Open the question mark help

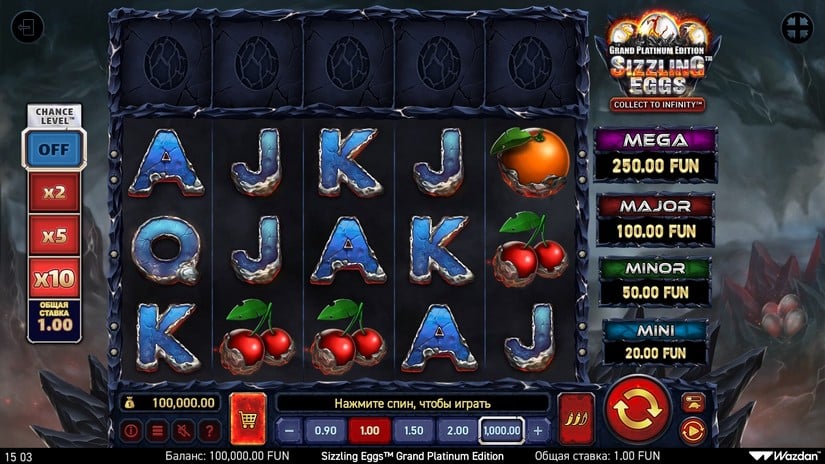point(208,431)
